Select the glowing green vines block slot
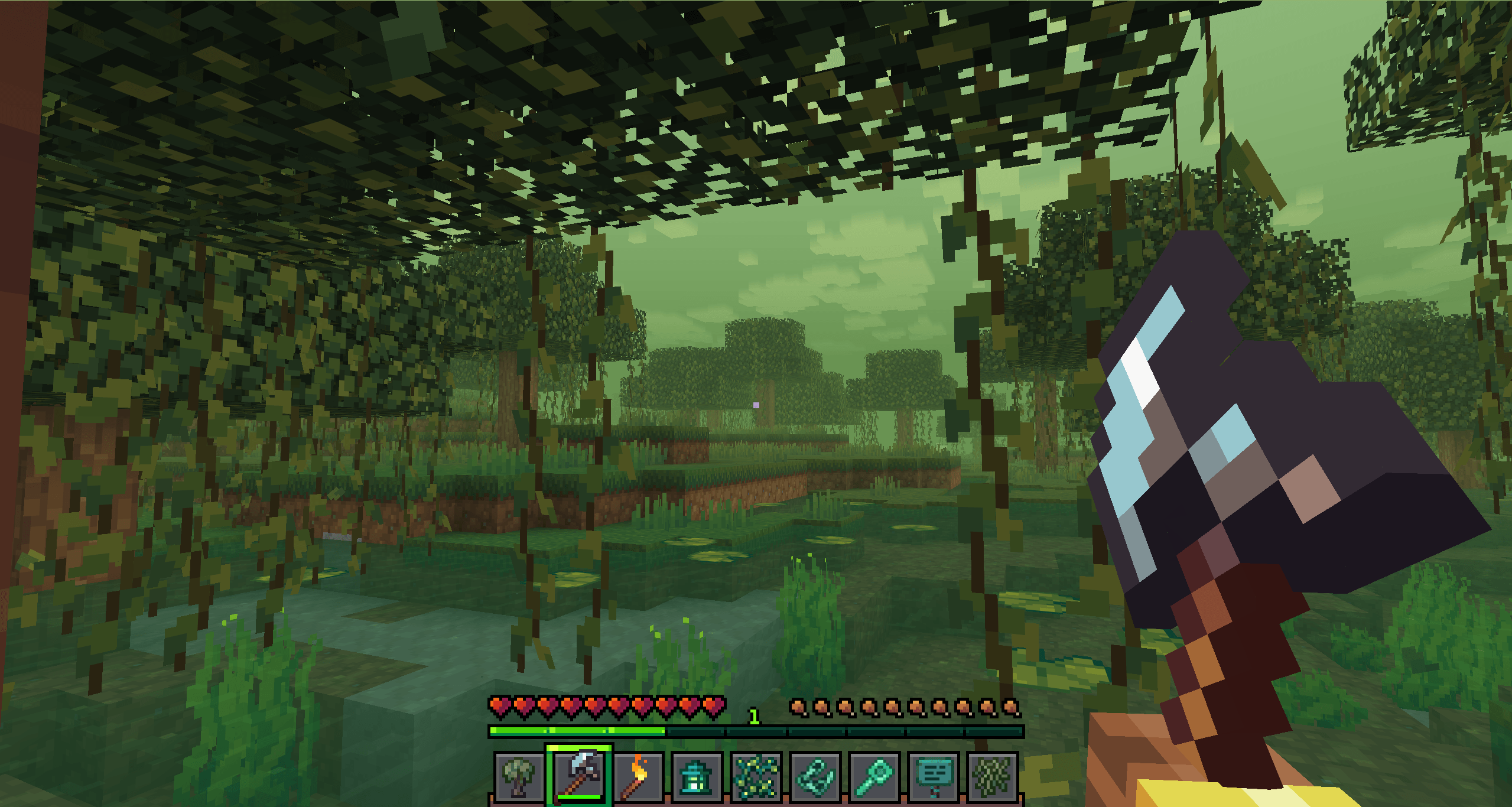The width and height of the screenshot is (1512, 807). (x=756, y=777)
